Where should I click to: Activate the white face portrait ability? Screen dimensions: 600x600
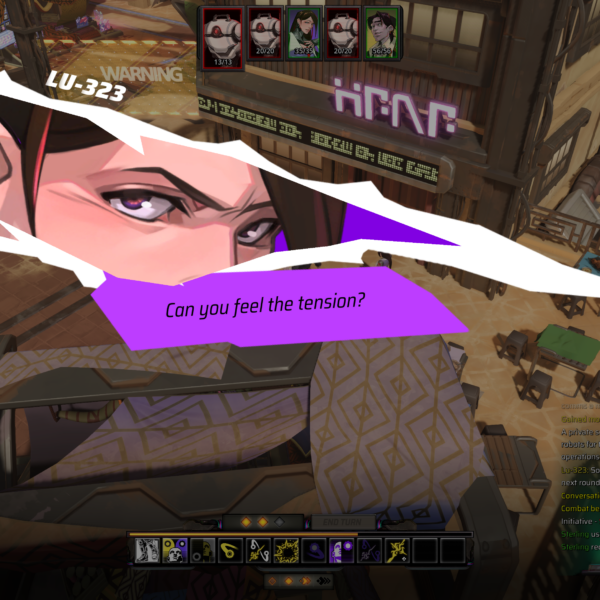pos(146,550)
